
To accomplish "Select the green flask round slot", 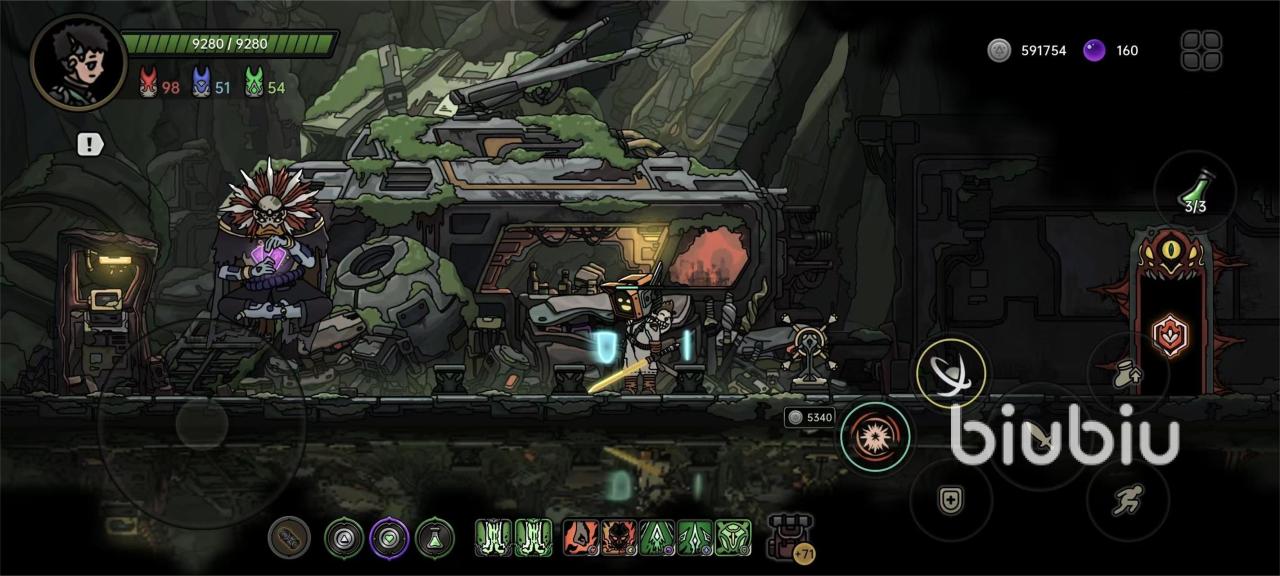I will click(x=435, y=538).
